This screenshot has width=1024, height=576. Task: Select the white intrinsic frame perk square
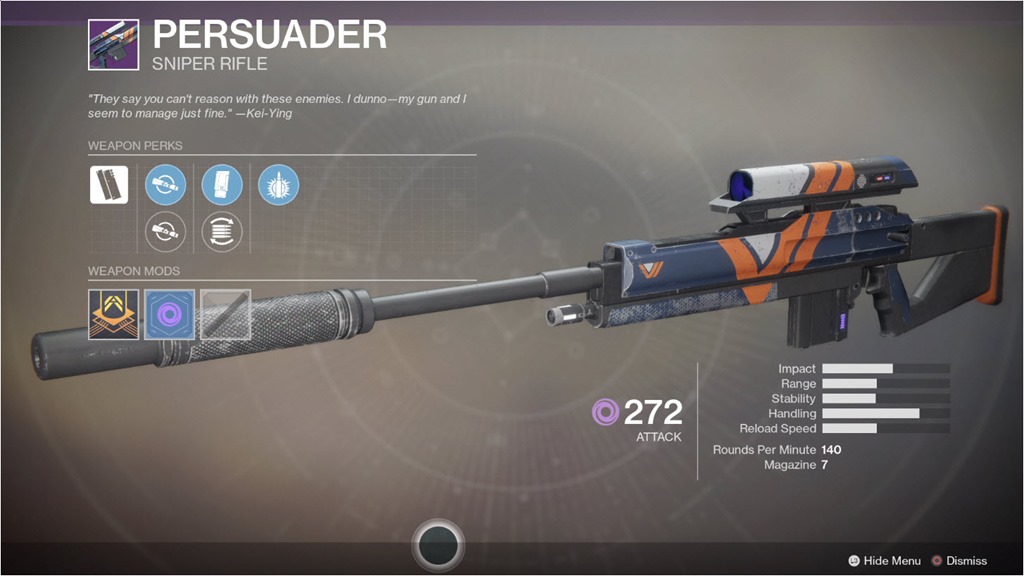tap(109, 185)
